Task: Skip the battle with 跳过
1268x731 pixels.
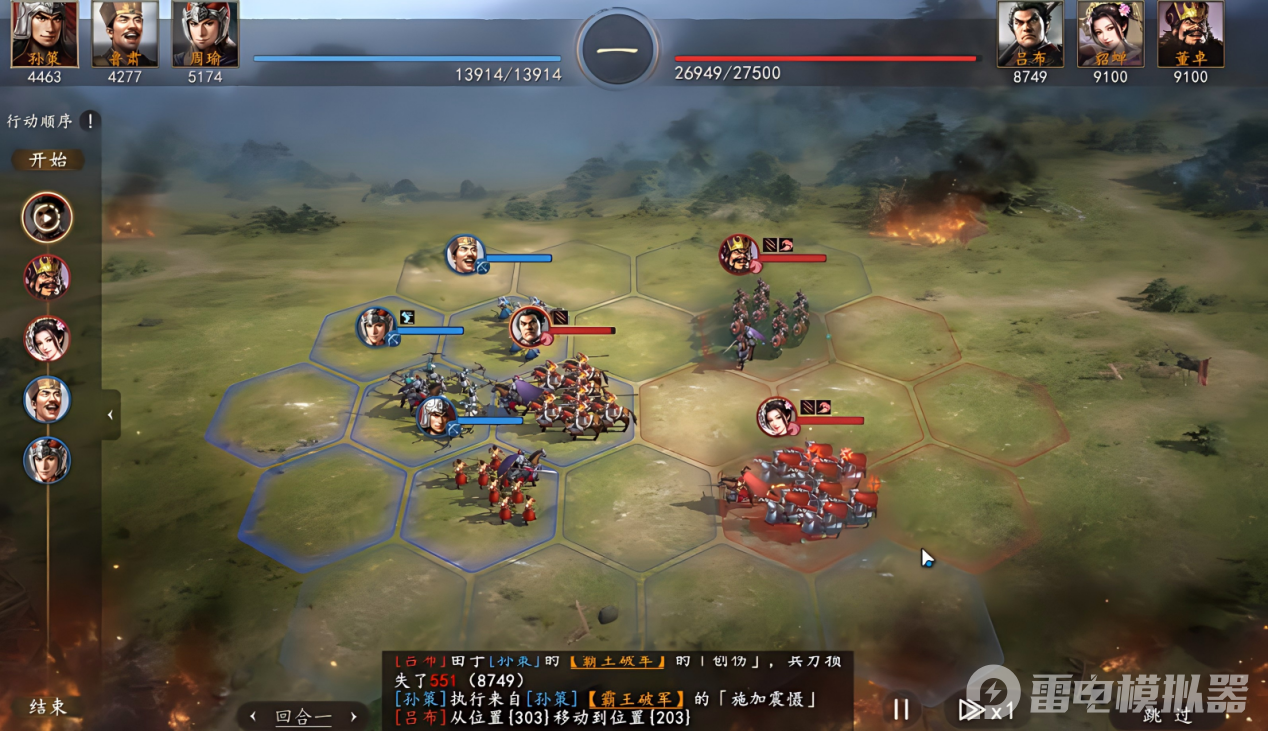Action: pos(1168,714)
